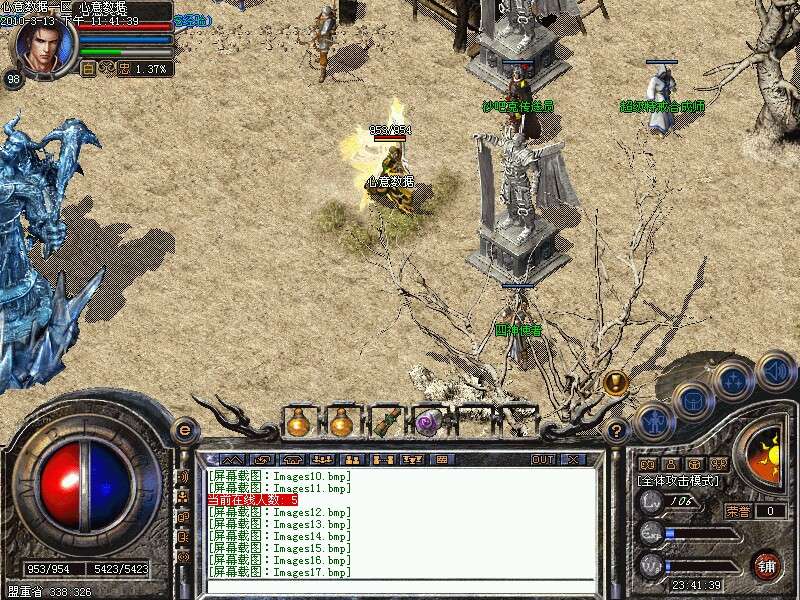Open the bag with the round chest button
Image resolution: width=800 pixels, height=600 pixels.
pyautogui.click(x=692, y=400)
